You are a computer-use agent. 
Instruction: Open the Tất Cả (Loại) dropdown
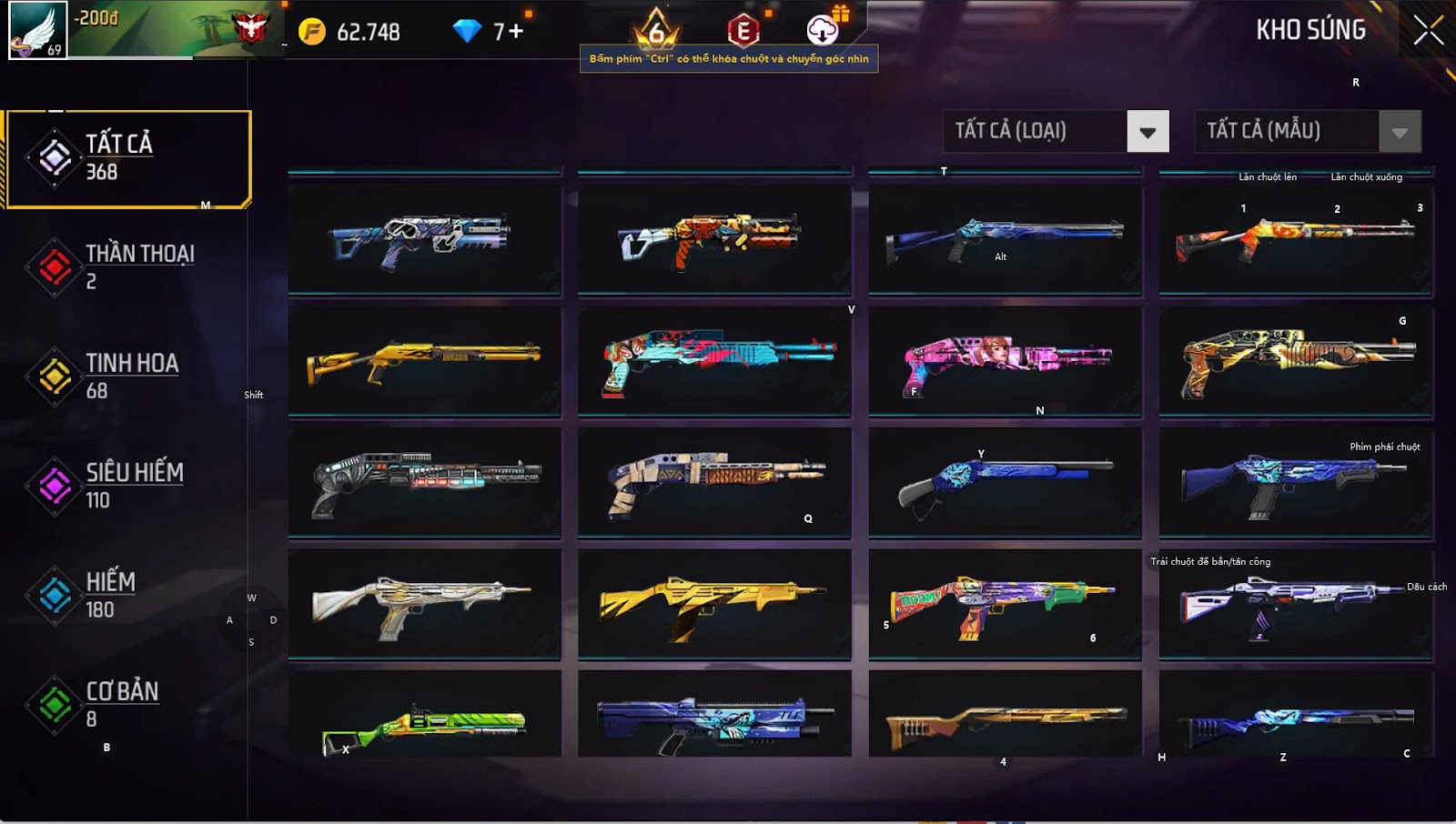(x=1148, y=132)
